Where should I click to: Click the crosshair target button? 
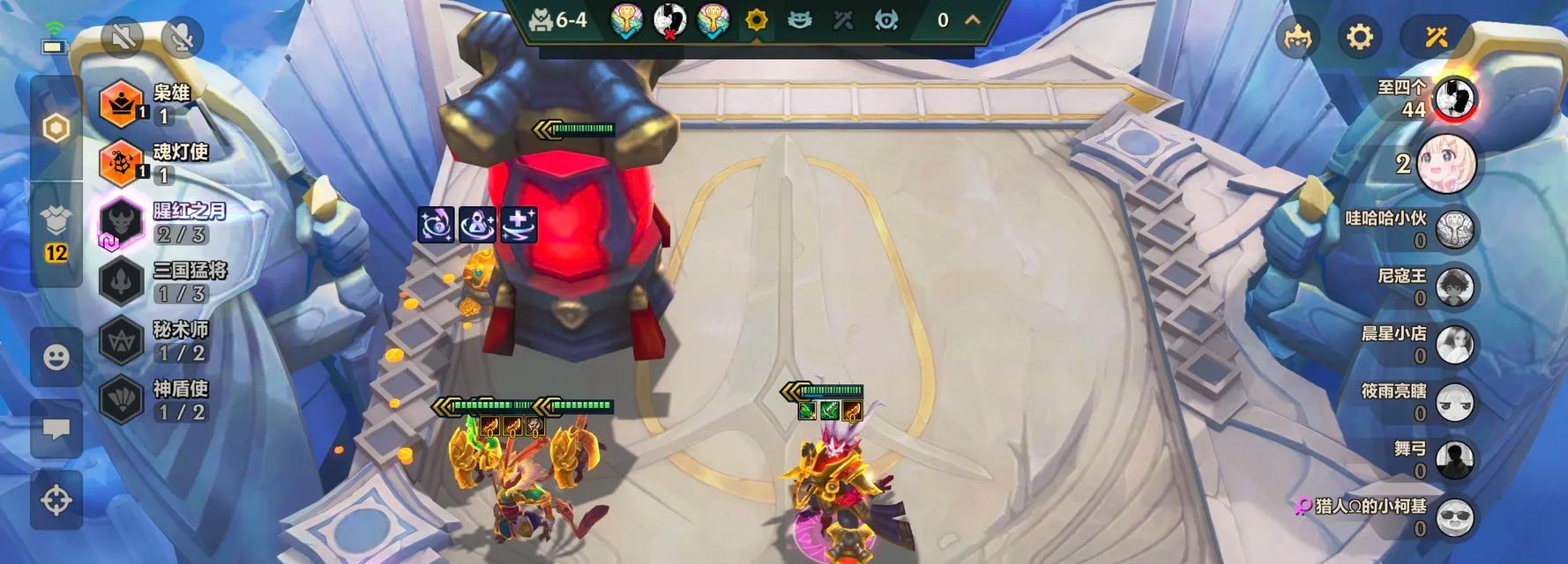point(56,500)
